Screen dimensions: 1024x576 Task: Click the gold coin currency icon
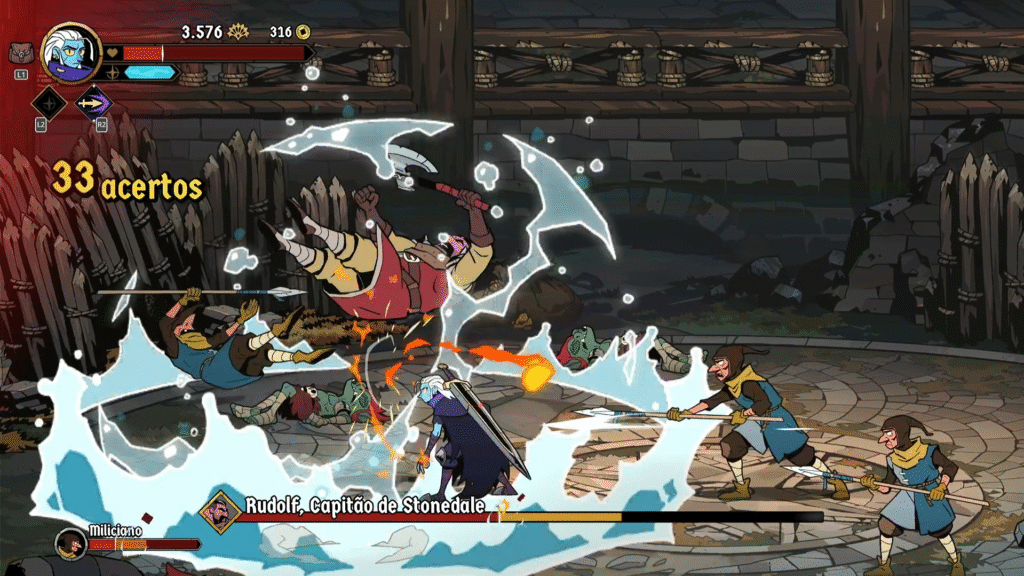[x=303, y=32]
